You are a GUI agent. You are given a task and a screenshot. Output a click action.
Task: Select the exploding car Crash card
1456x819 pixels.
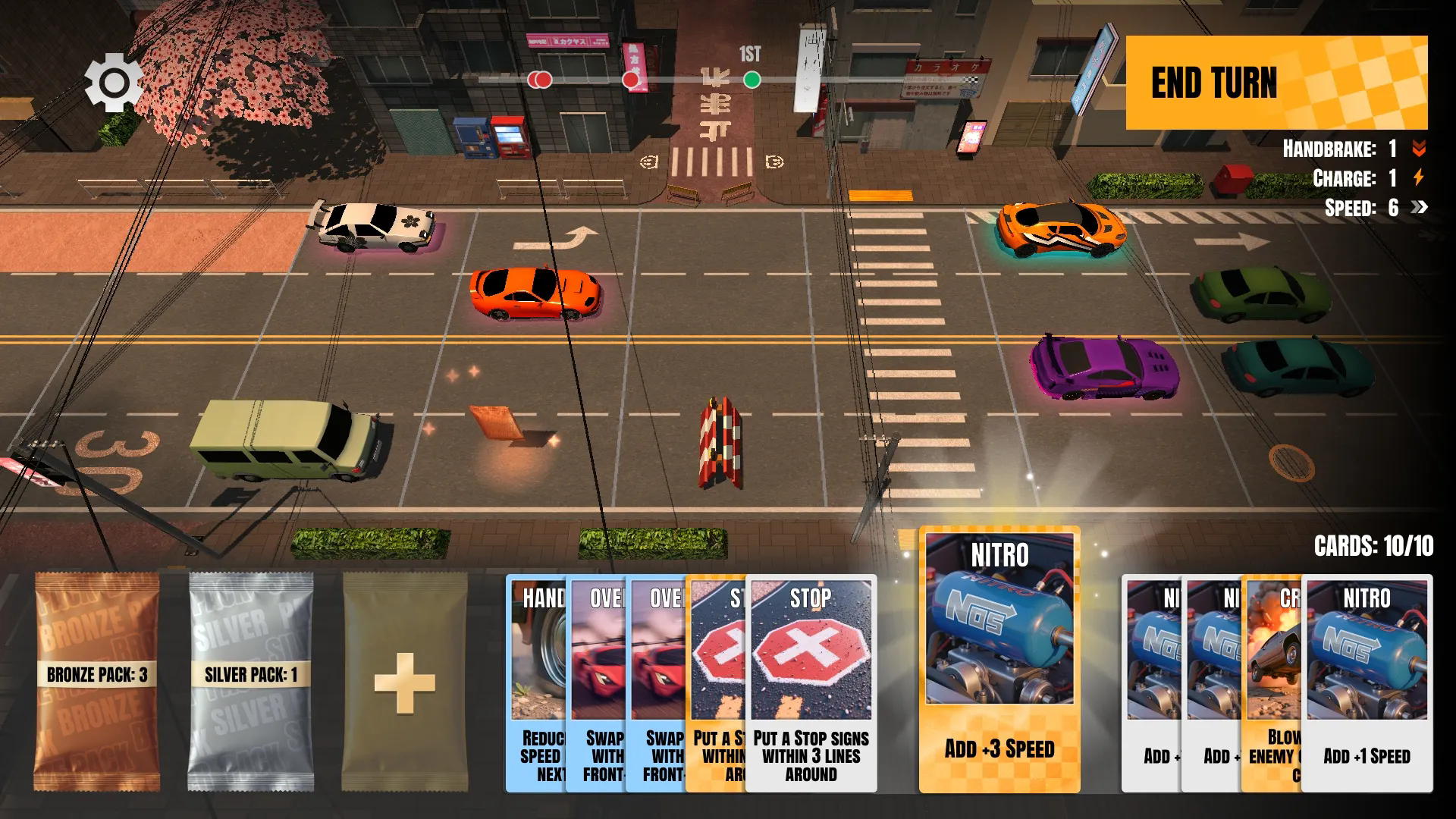(x=1272, y=682)
